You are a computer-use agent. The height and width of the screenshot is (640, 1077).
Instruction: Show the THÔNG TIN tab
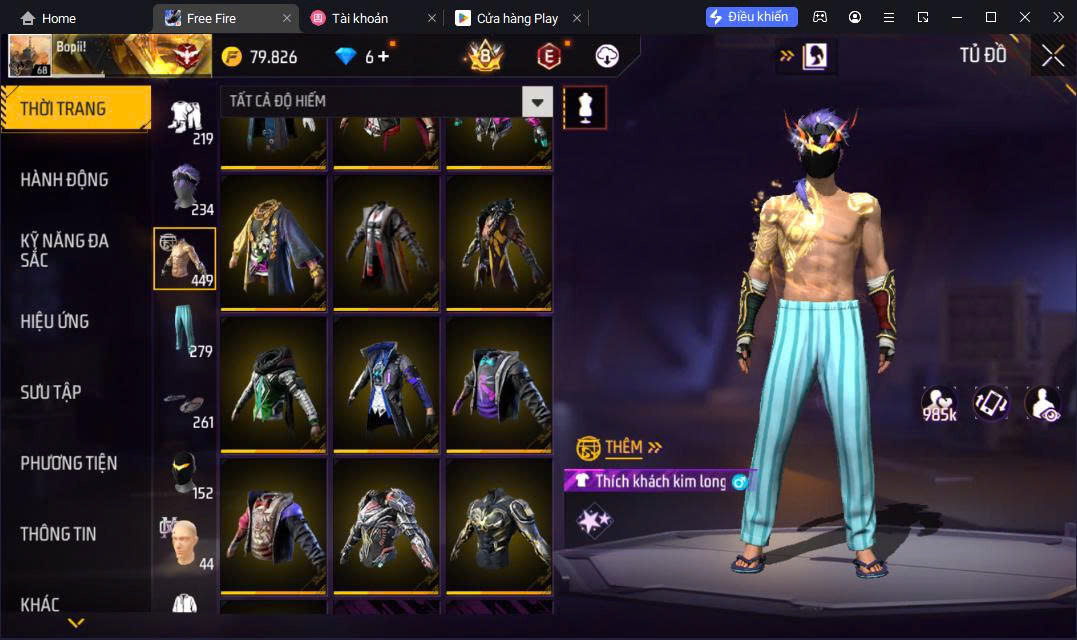click(59, 534)
